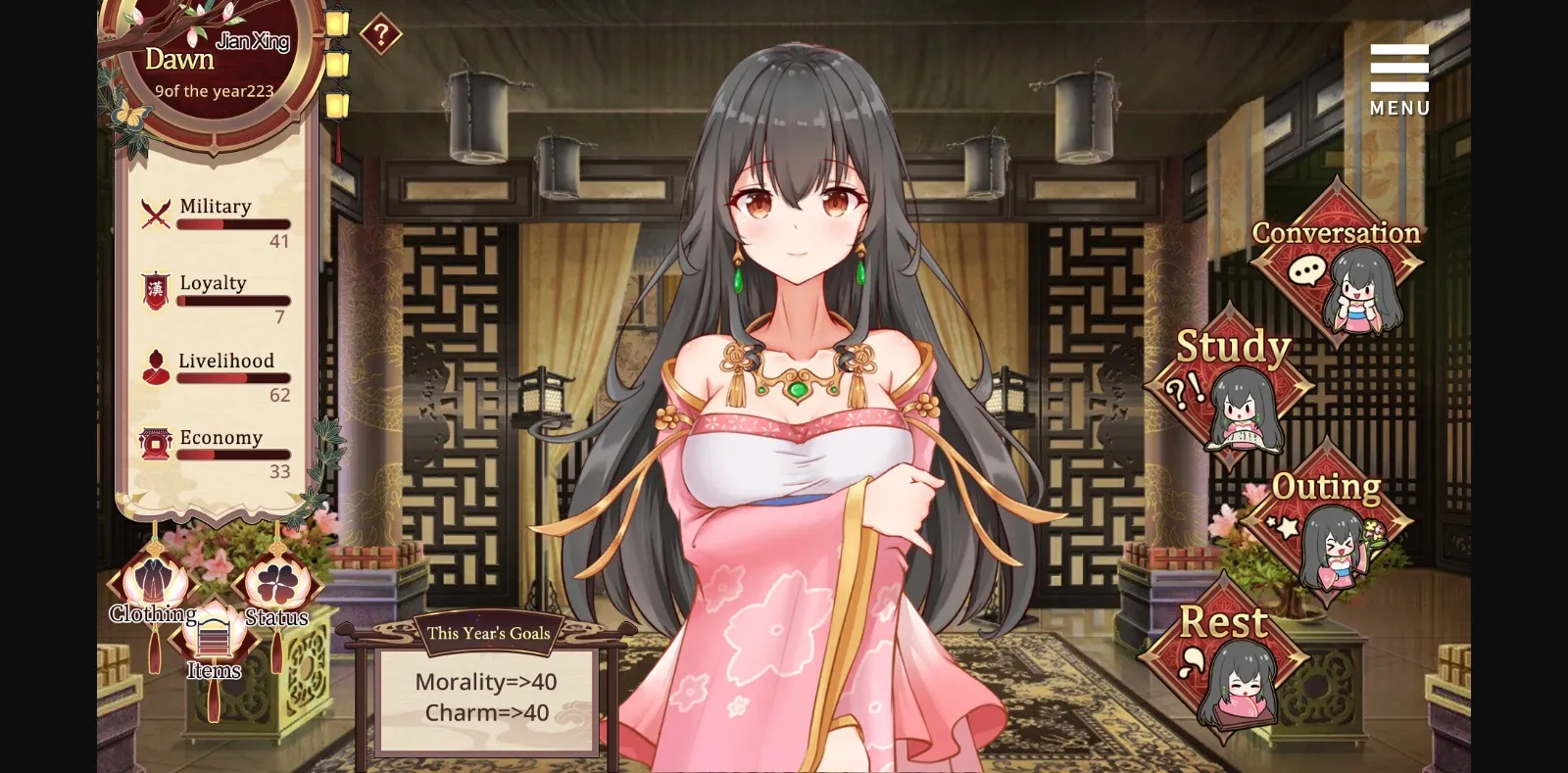Click the Charm=>40 goal text
Viewport: 1568px width, 773px height.
(x=487, y=712)
